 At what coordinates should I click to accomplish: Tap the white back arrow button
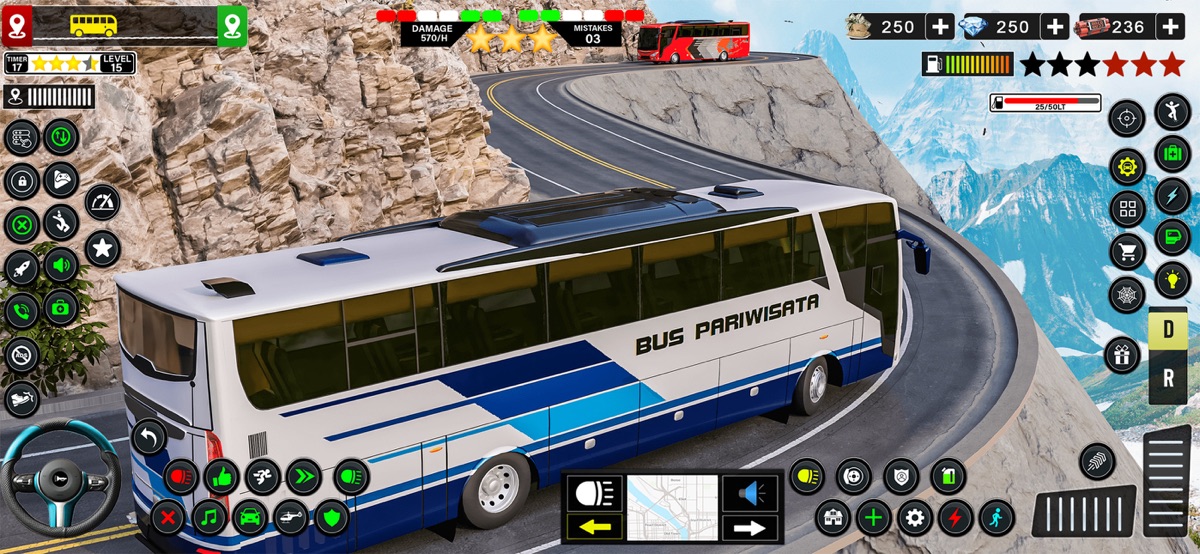(x=149, y=437)
